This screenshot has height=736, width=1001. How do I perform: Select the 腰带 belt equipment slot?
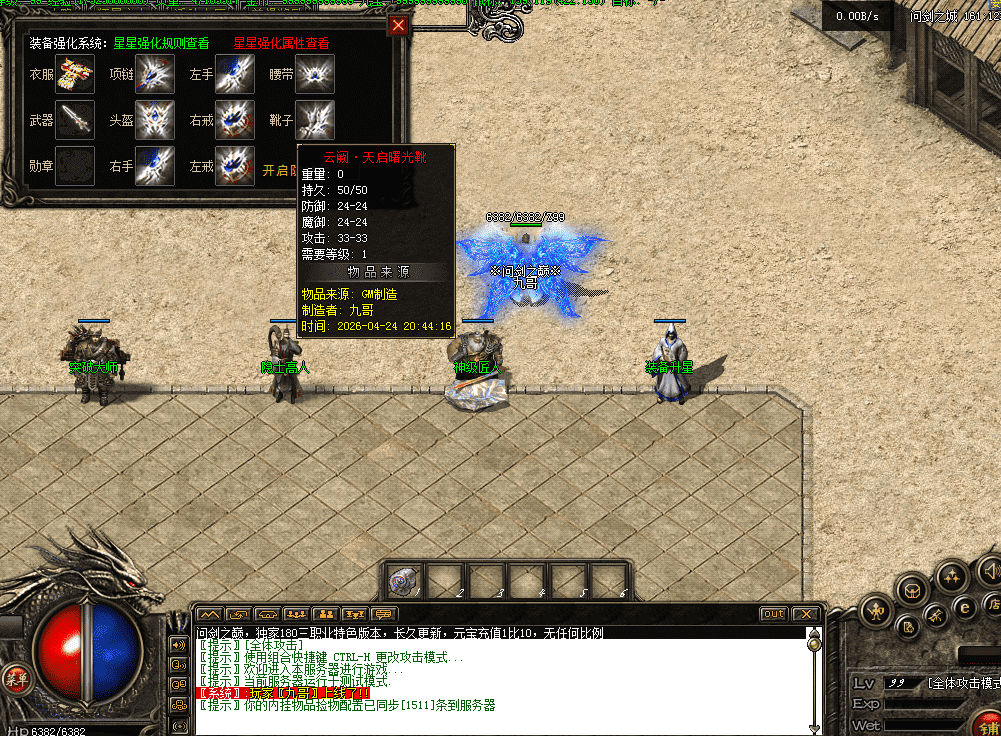(315, 74)
